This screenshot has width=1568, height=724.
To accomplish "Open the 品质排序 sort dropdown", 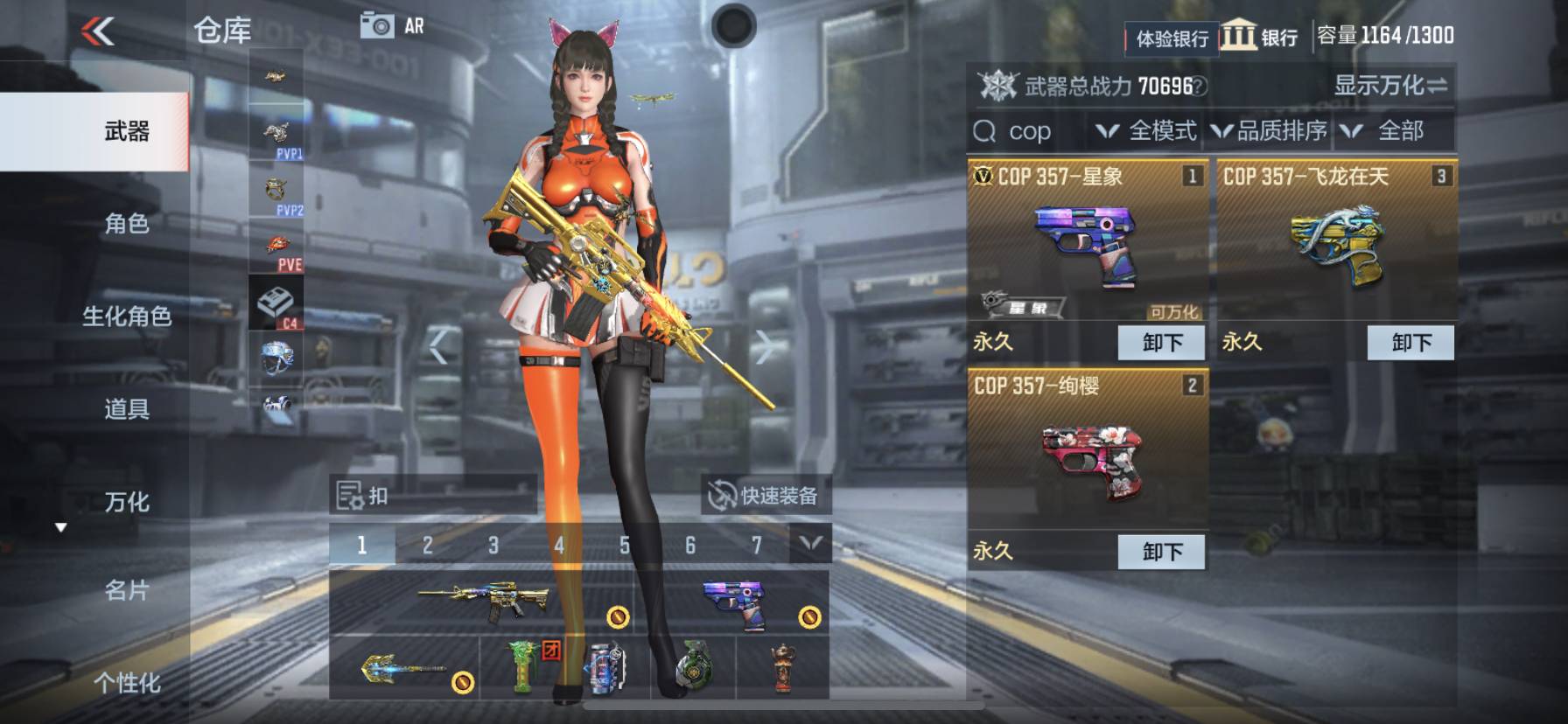I will point(1269,131).
